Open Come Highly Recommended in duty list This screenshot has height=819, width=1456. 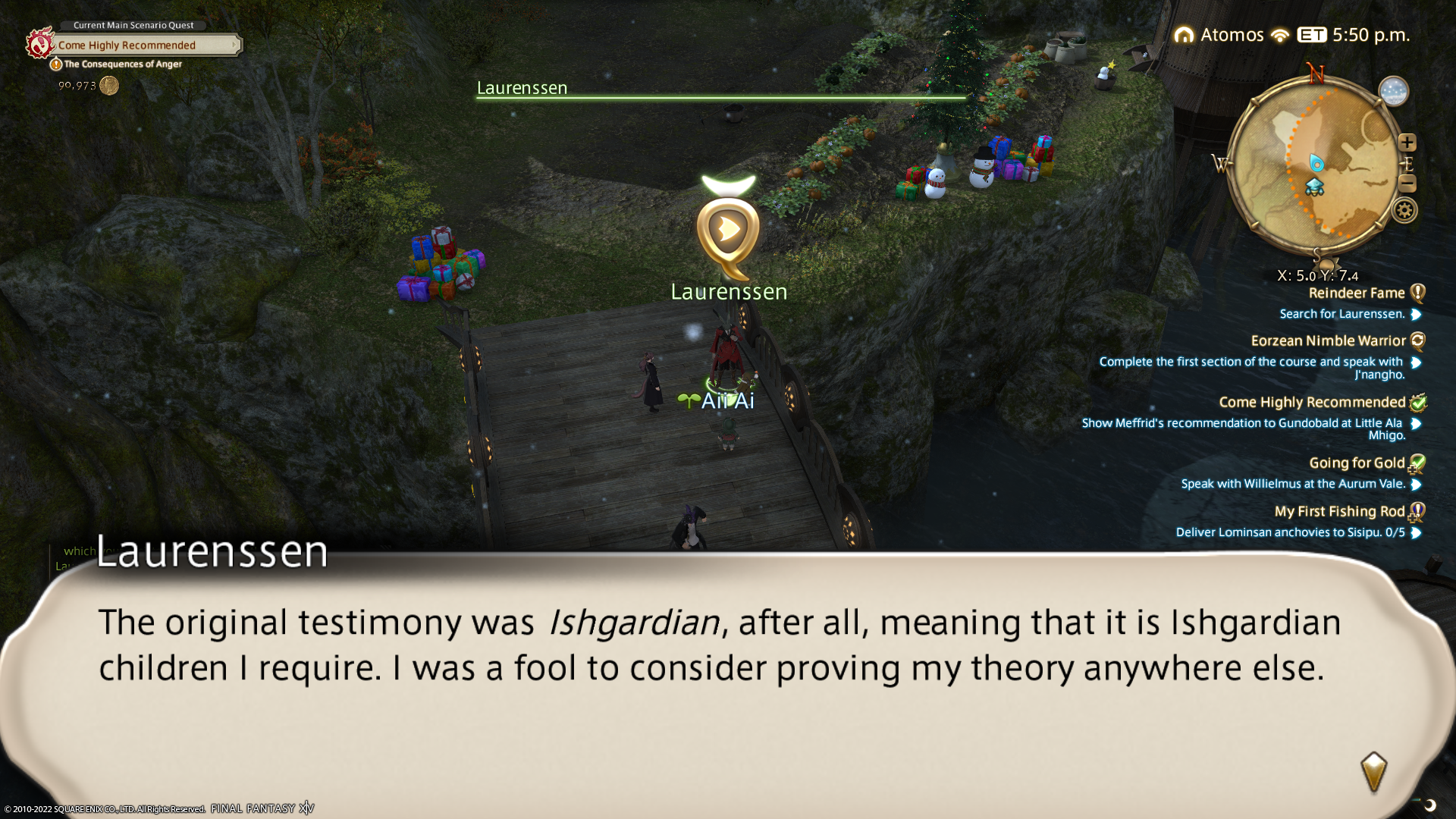pos(1312,403)
